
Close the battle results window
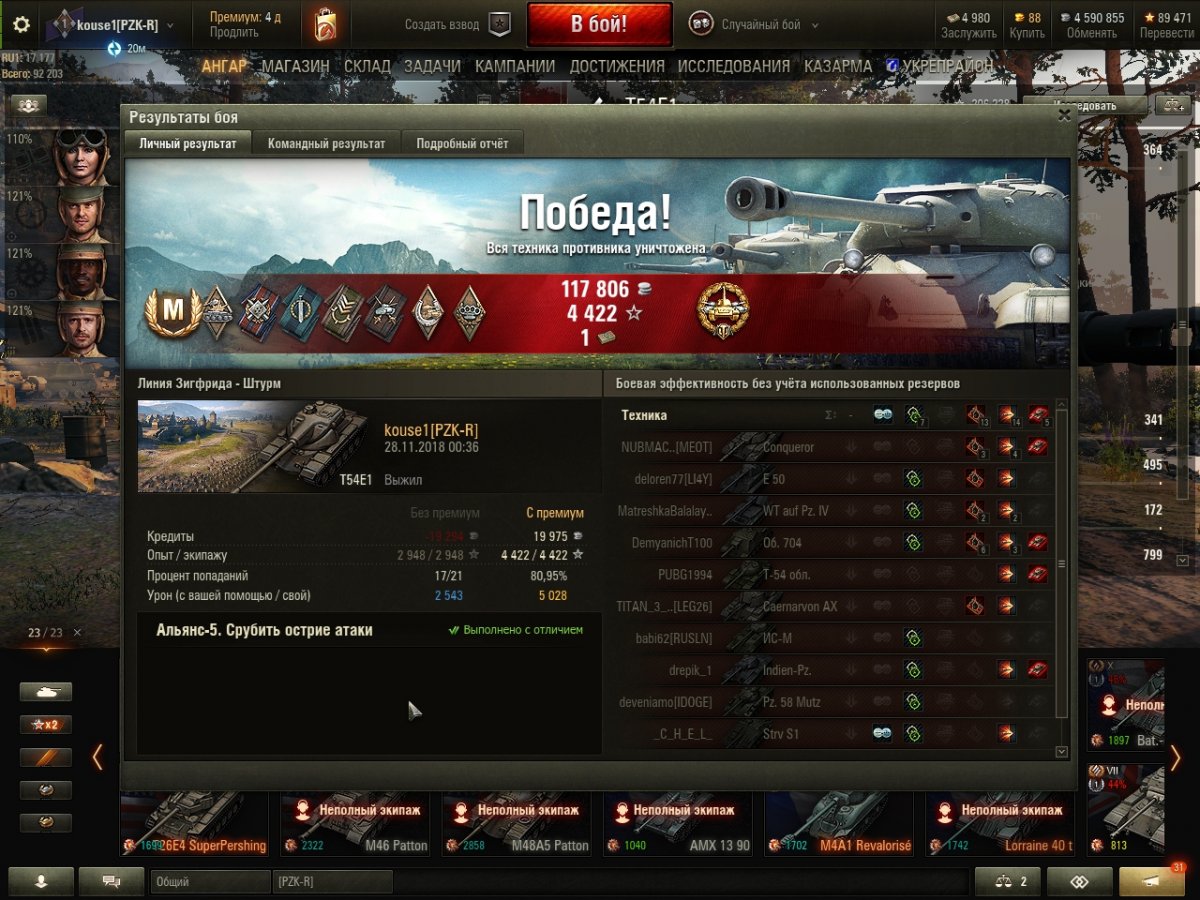1064,116
